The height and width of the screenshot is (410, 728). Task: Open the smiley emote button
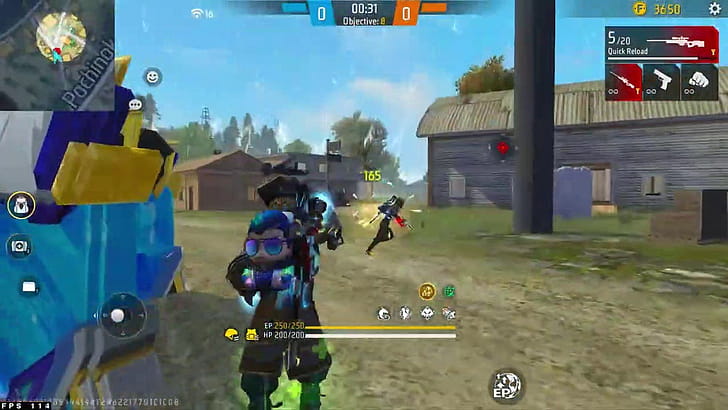point(153,76)
